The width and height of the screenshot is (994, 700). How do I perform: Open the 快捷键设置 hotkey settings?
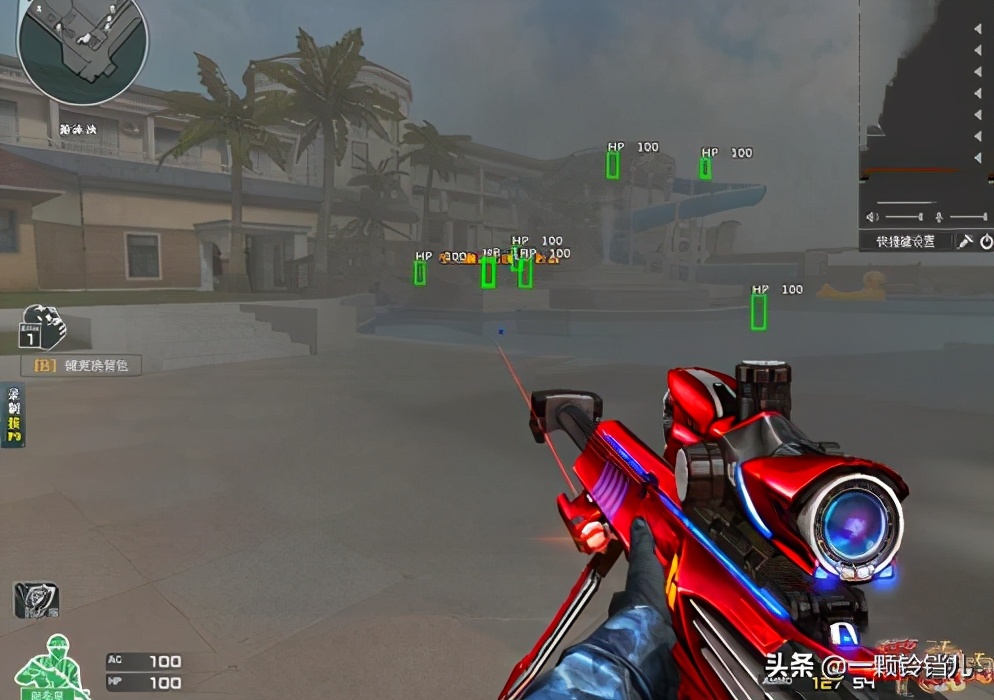point(906,241)
